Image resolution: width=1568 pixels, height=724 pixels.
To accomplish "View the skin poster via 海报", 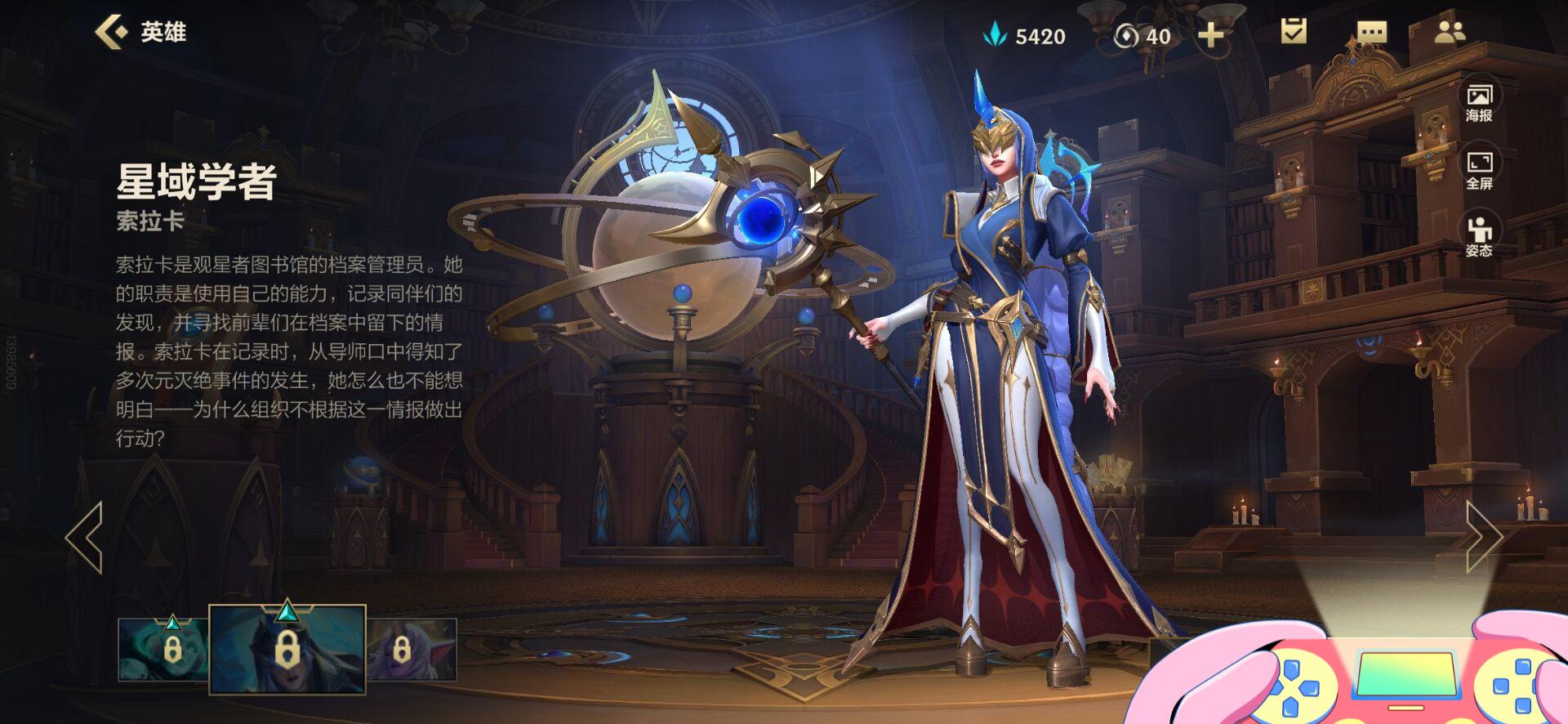I will 1479,103.
